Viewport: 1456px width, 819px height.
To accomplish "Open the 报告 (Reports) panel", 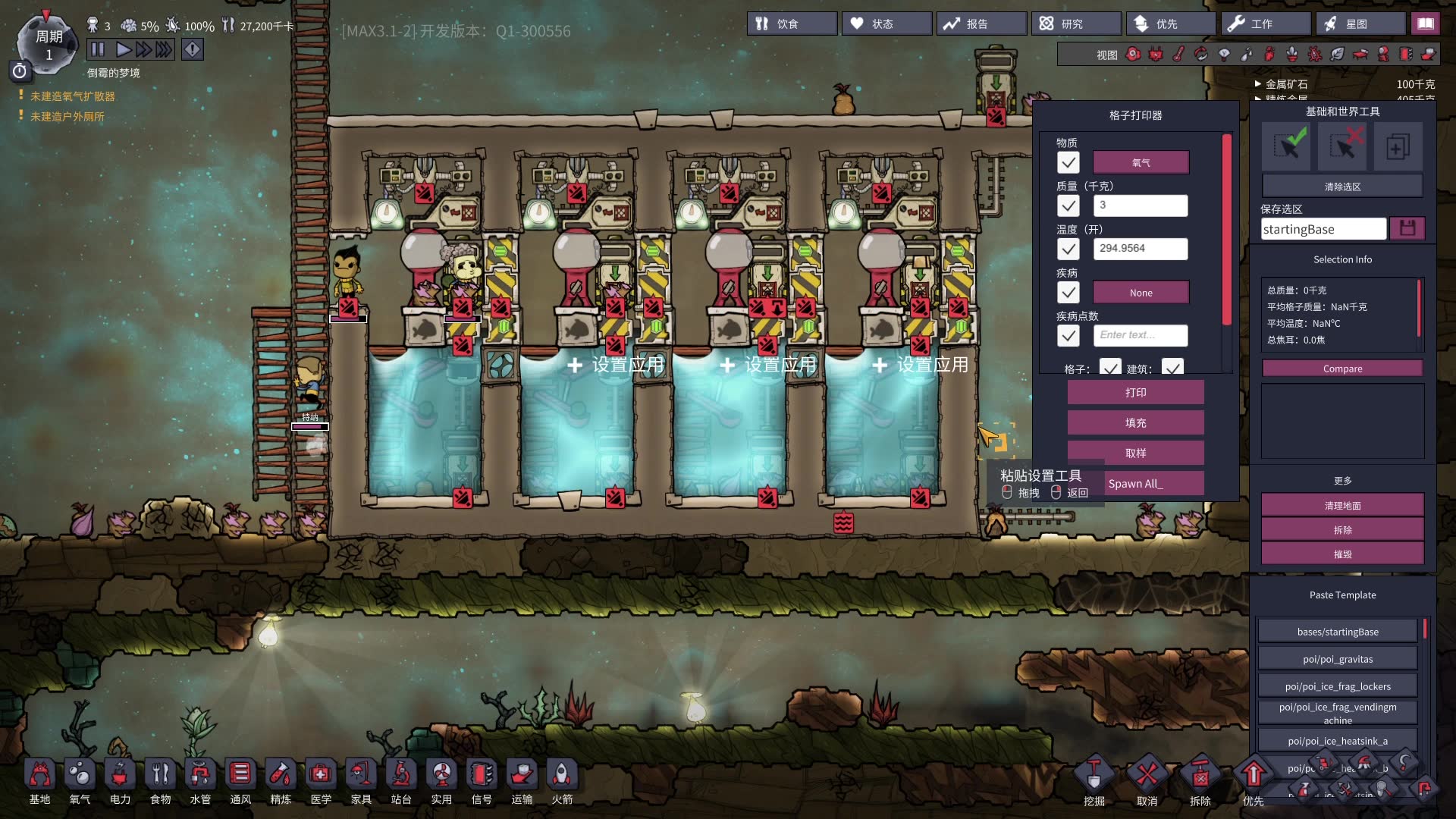I will [x=981, y=24].
